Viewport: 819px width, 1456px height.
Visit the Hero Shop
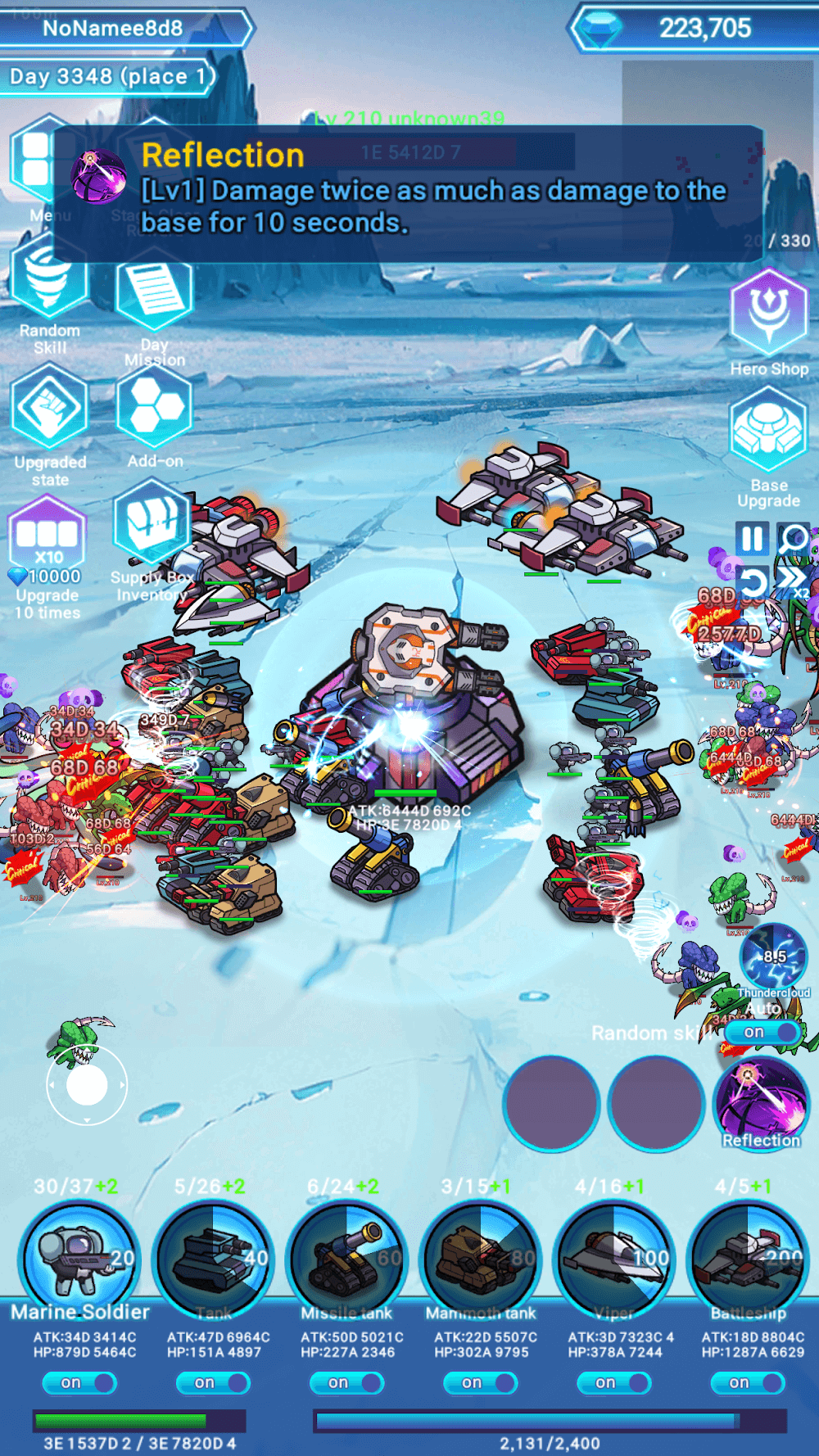[x=768, y=313]
